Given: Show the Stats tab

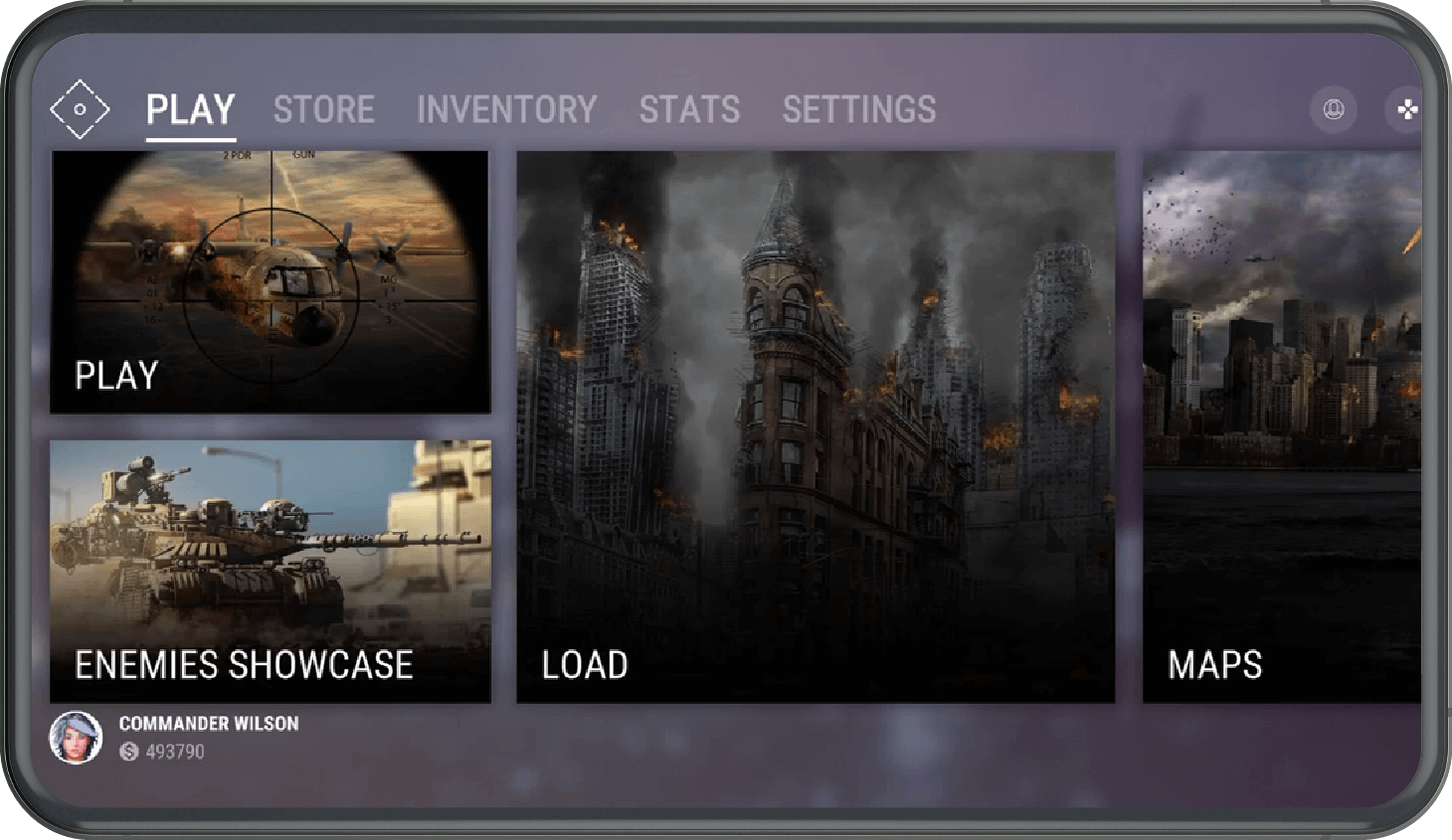Looking at the screenshot, I should pyautogui.click(x=689, y=109).
